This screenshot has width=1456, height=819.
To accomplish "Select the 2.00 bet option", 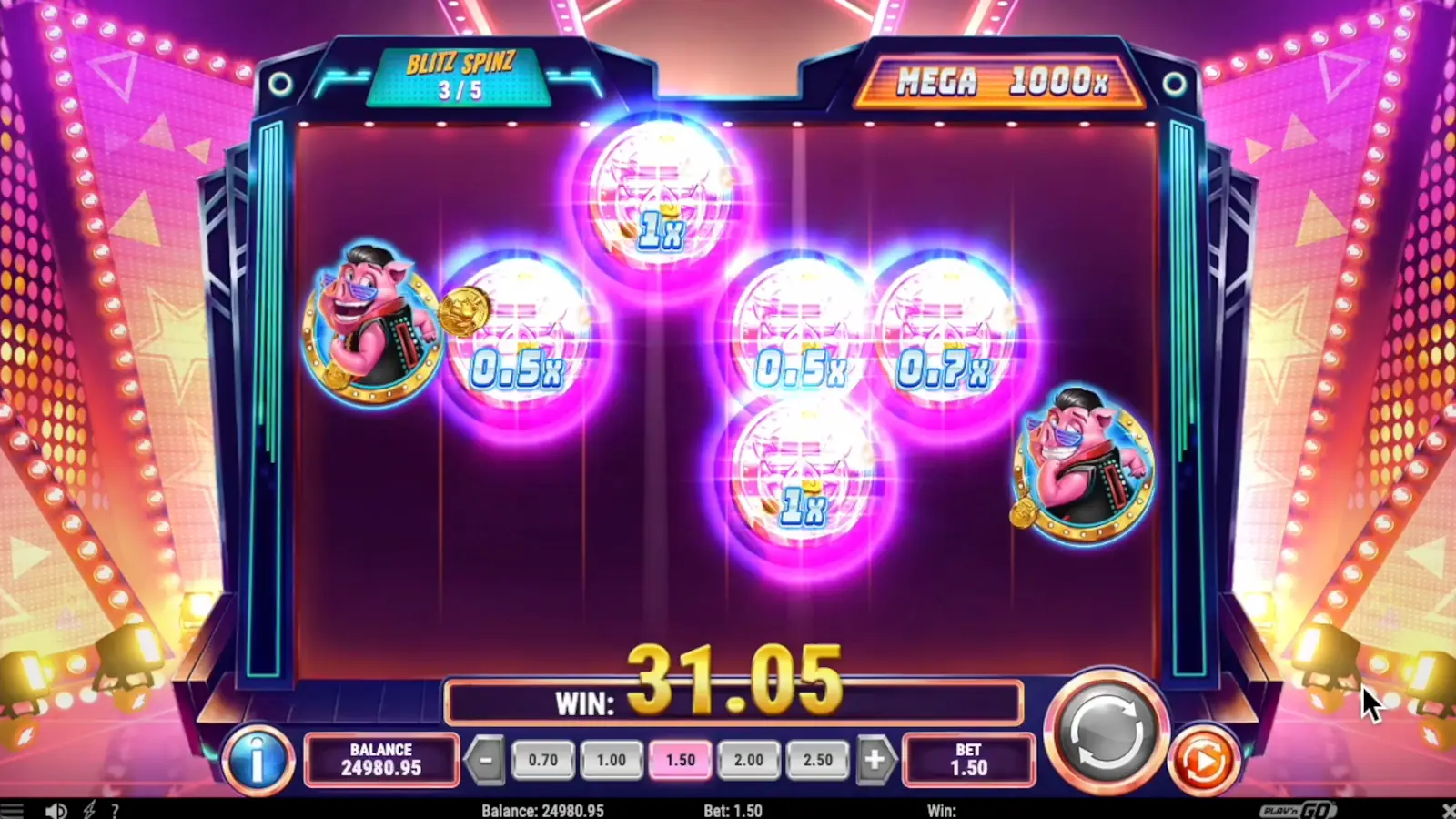I will point(749,760).
